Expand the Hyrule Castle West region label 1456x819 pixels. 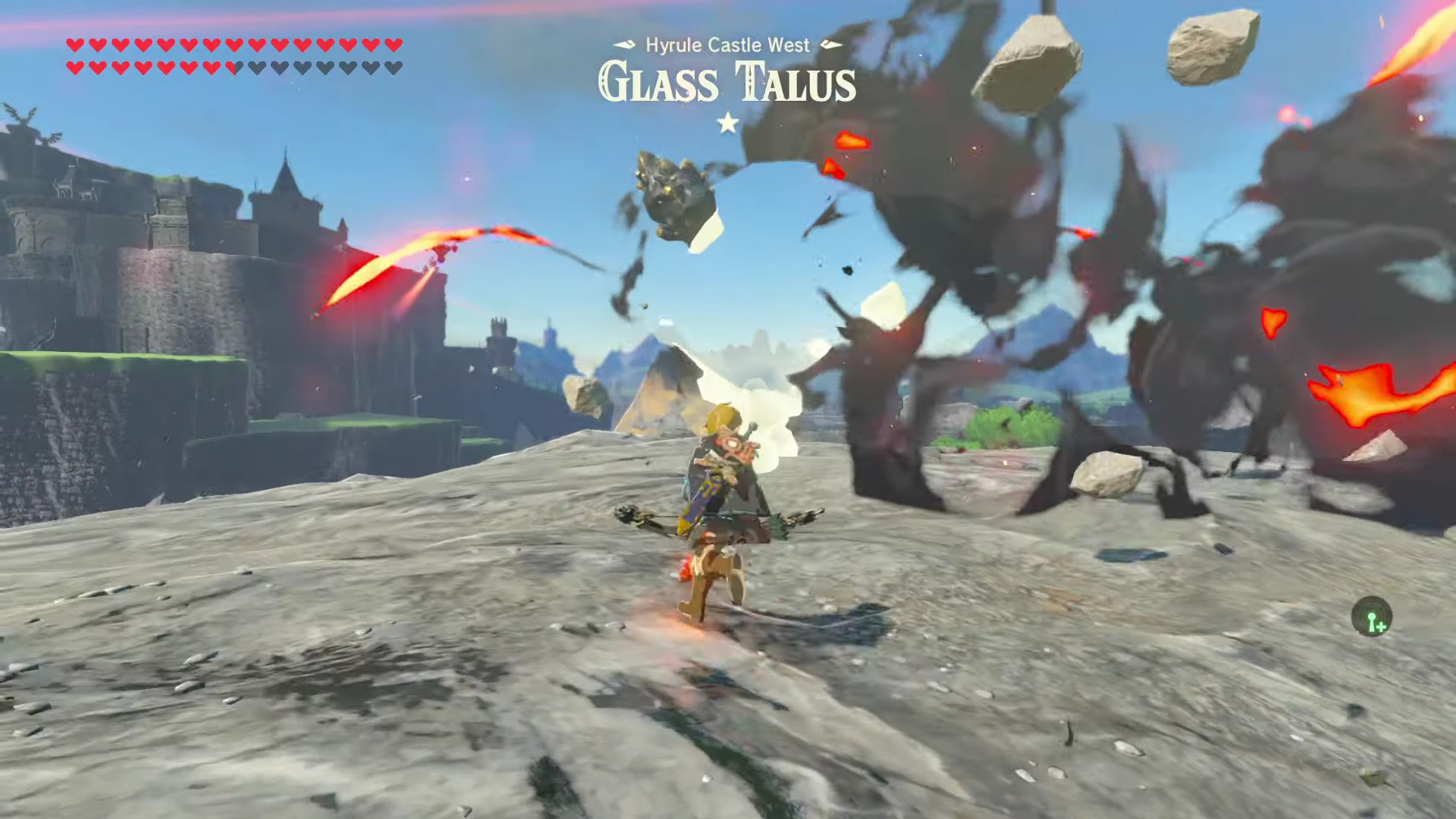click(726, 45)
